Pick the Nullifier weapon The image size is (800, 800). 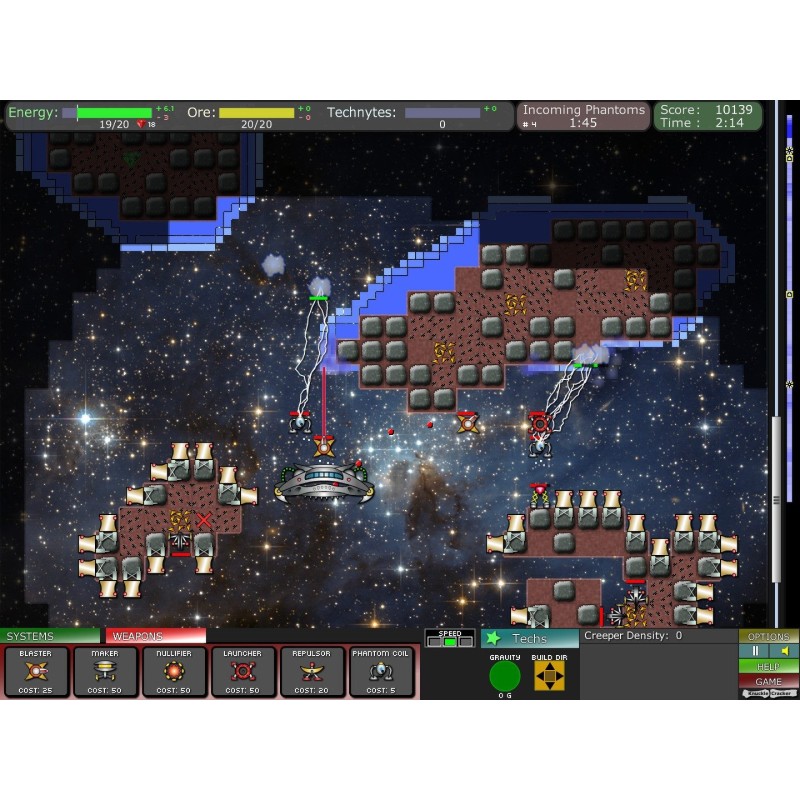[x=174, y=671]
